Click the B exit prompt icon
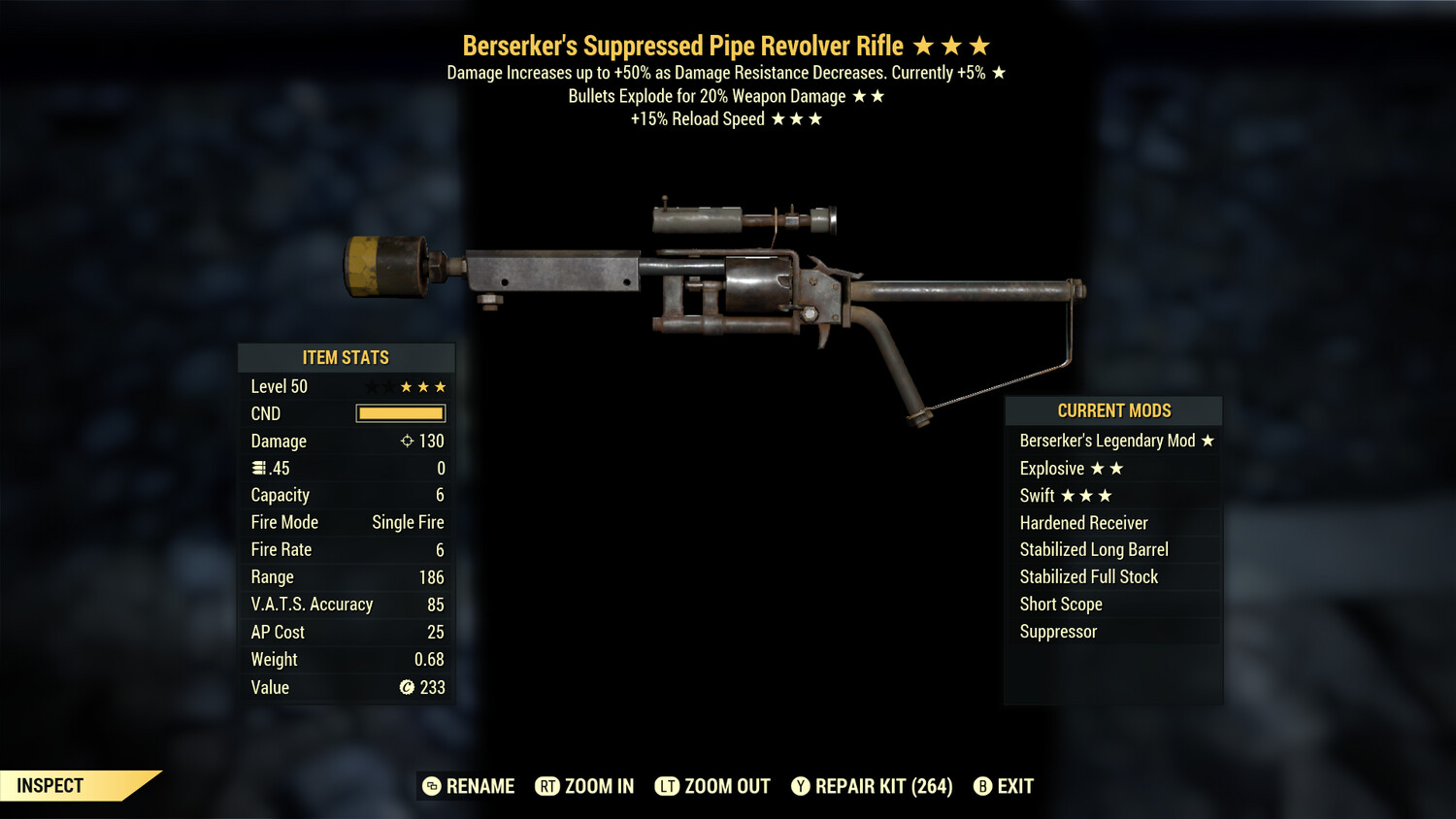This screenshot has width=1456, height=819. [x=982, y=787]
